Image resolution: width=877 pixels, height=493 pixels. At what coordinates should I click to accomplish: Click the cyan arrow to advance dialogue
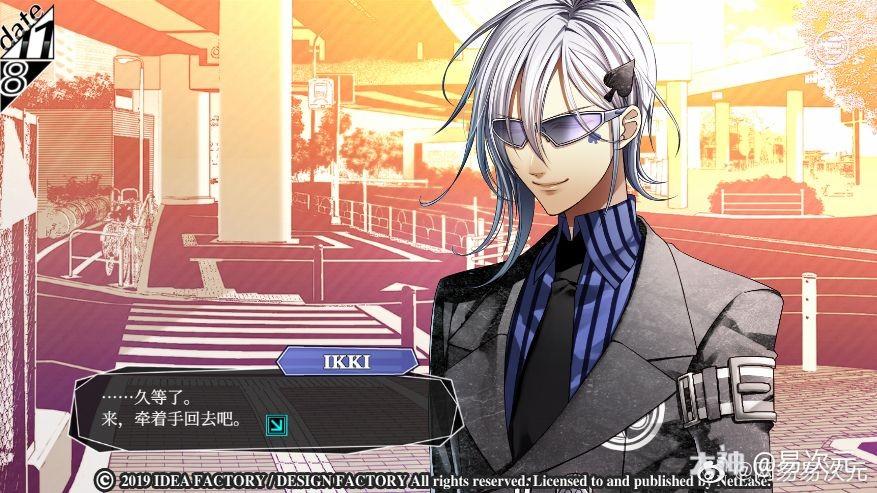point(273,425)
